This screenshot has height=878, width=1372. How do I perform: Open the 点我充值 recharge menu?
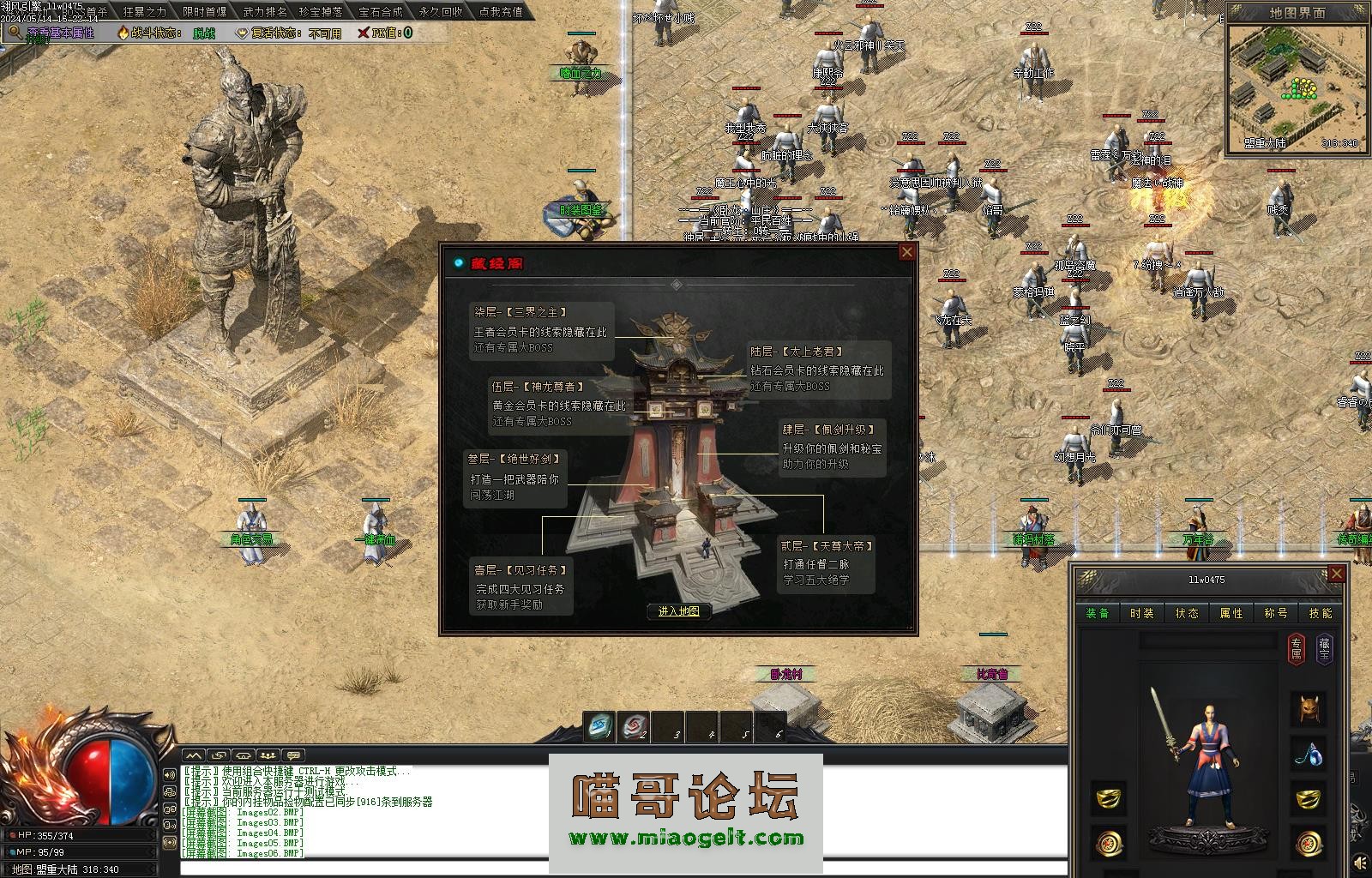coord(501,12)
